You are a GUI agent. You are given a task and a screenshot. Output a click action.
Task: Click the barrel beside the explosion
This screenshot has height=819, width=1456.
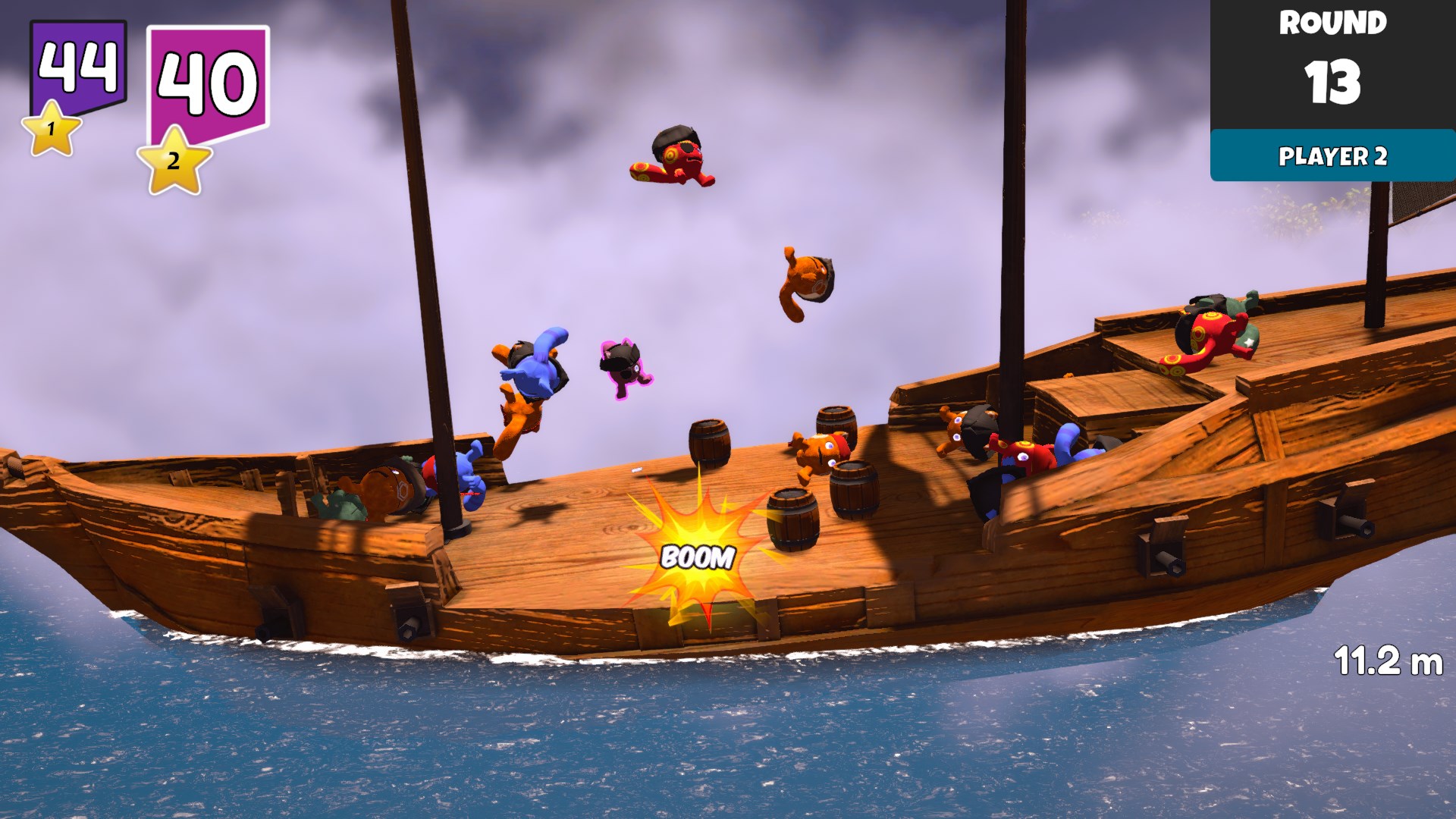(x=792, y=519)
